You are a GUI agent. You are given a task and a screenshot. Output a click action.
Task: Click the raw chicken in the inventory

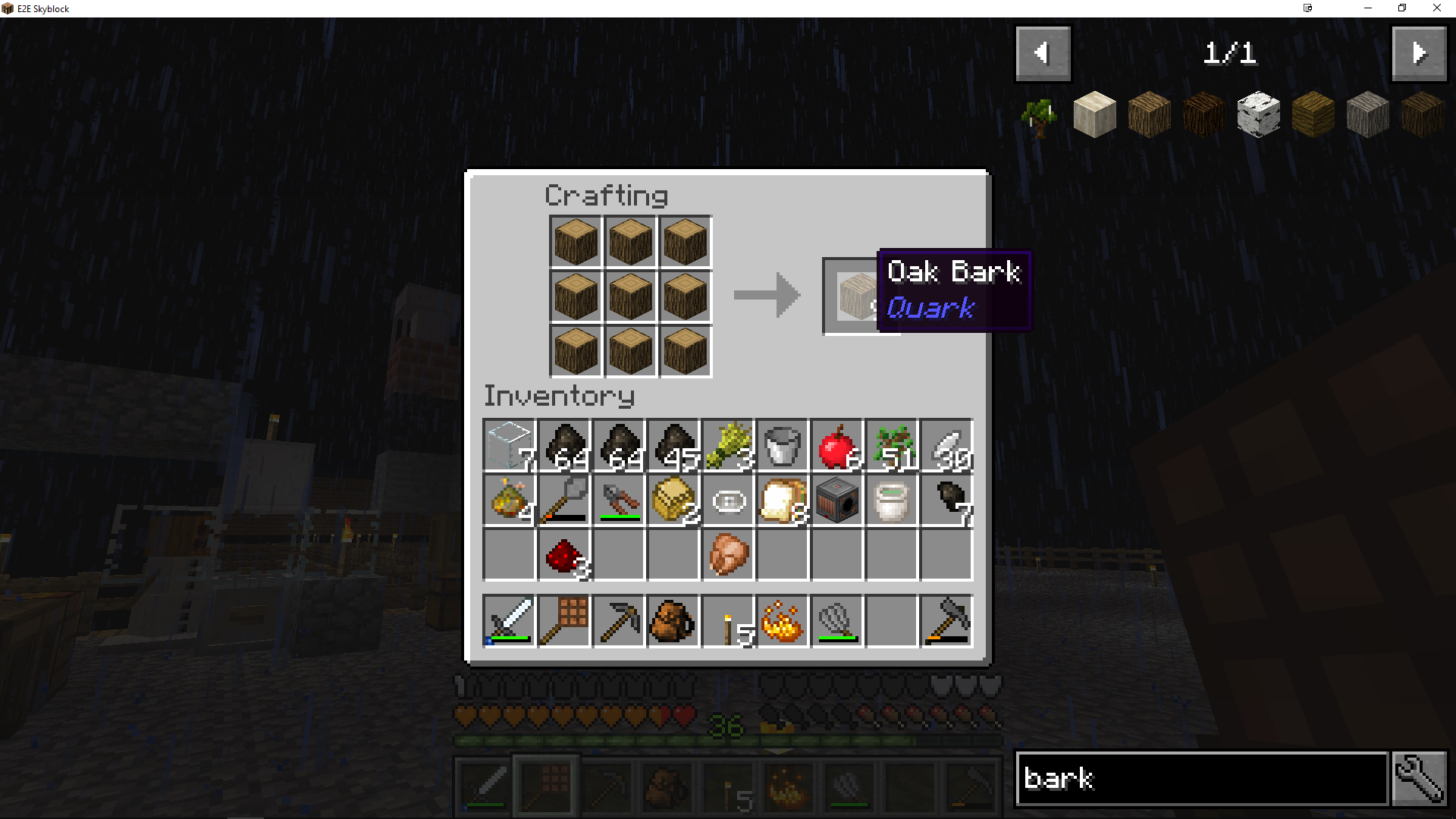coord(727,555)
